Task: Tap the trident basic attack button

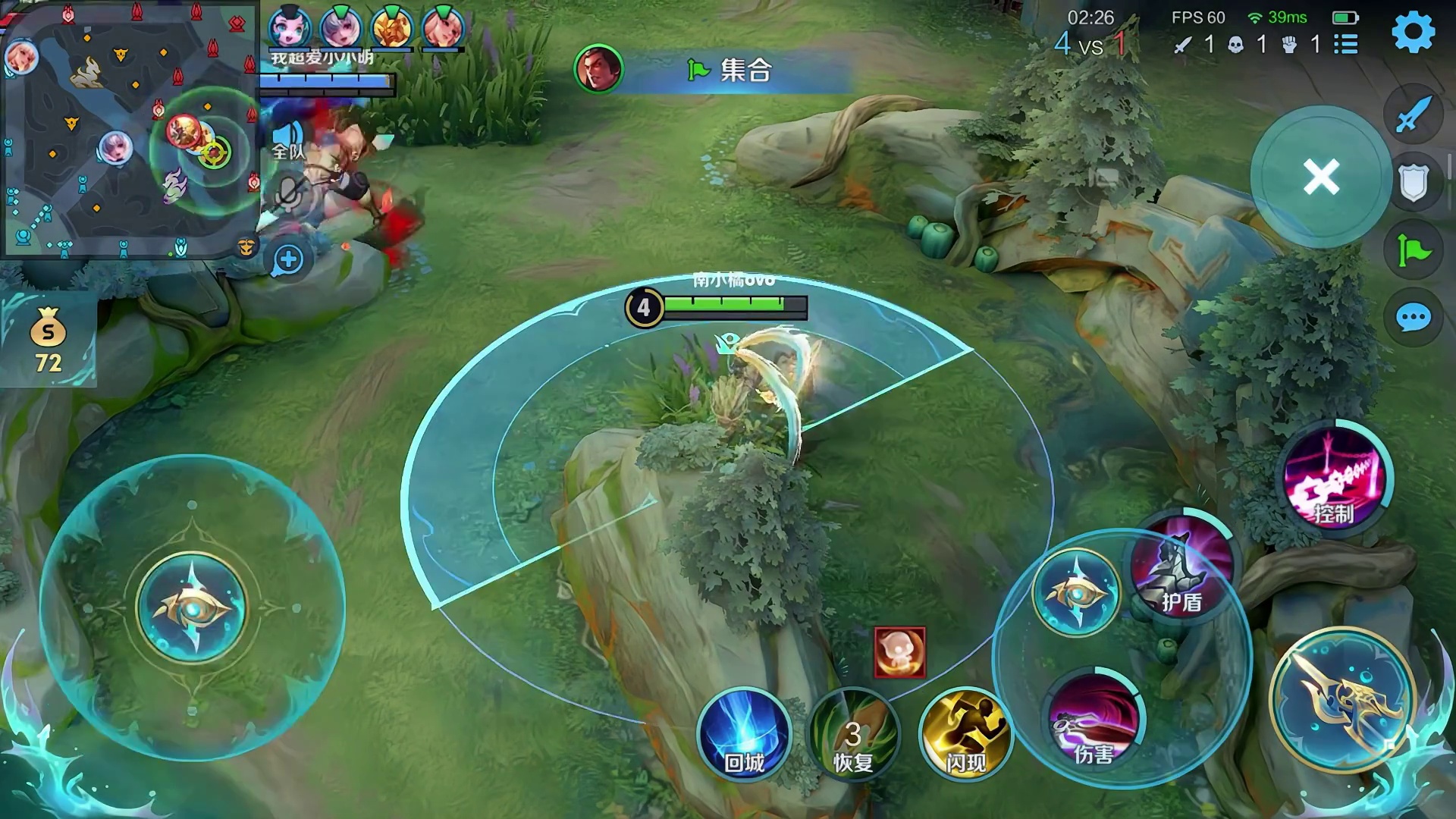Action: (1343, 699)
